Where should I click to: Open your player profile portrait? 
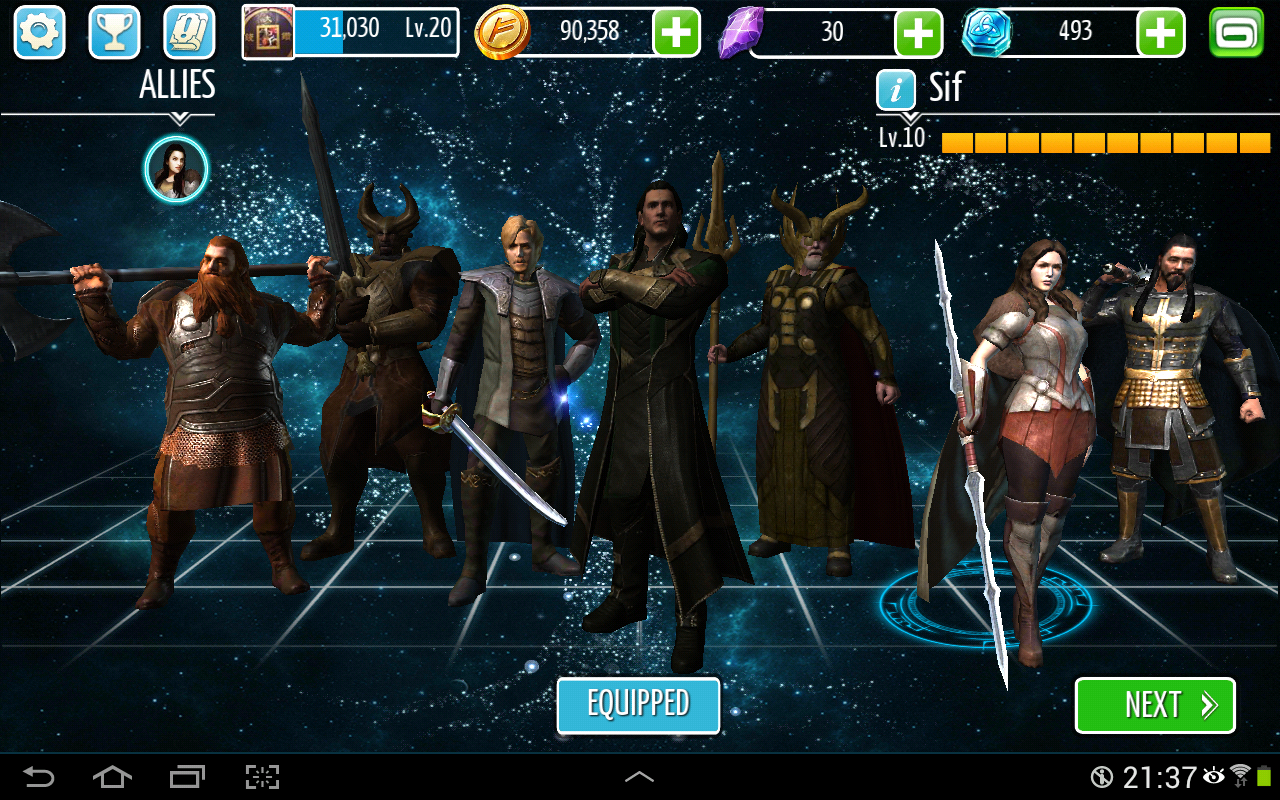[266, 31]
